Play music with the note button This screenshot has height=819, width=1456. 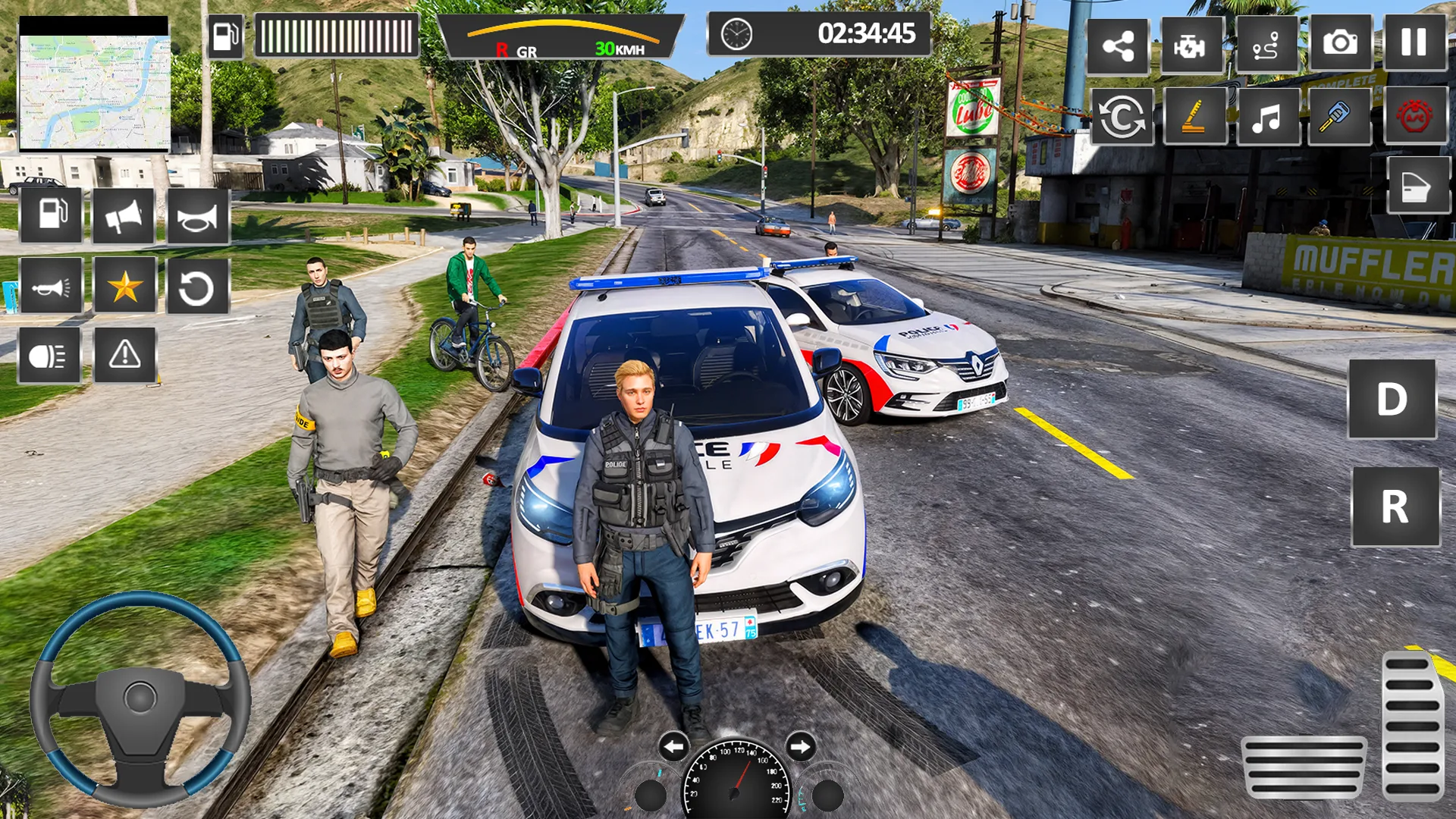coord(1266,118)
